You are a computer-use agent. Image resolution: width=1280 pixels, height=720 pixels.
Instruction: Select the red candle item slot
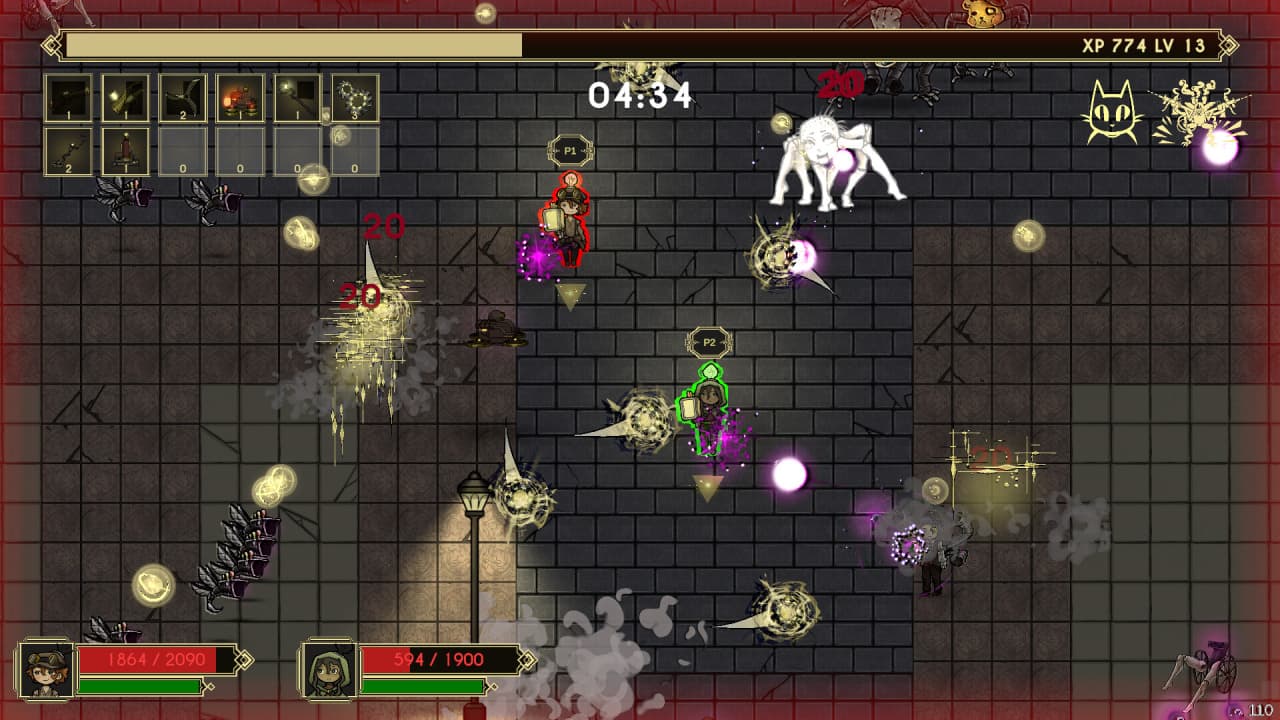tap(126, 152)
